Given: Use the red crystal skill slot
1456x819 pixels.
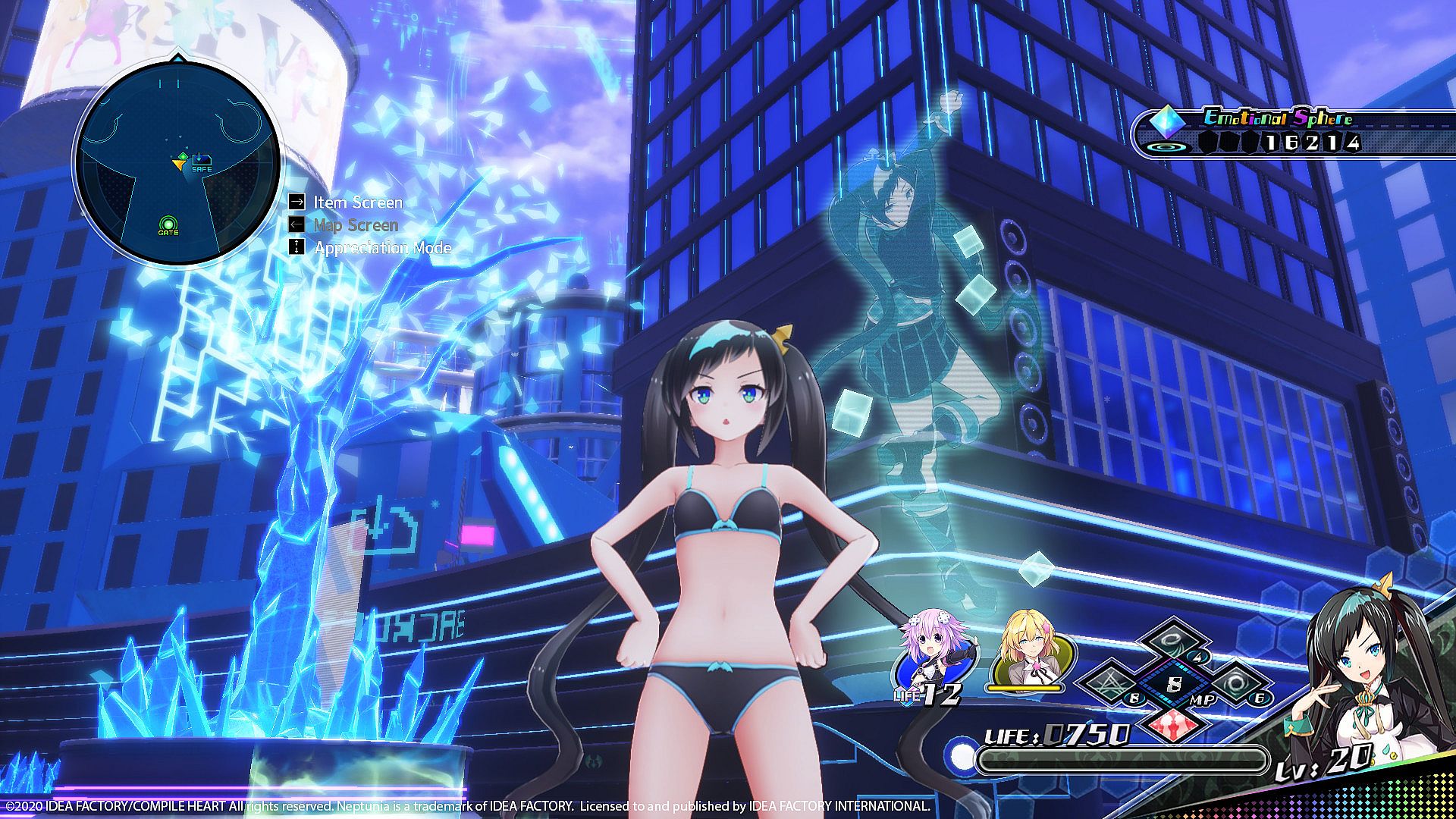Looking at the screenshot, I should coord(1174,724).
